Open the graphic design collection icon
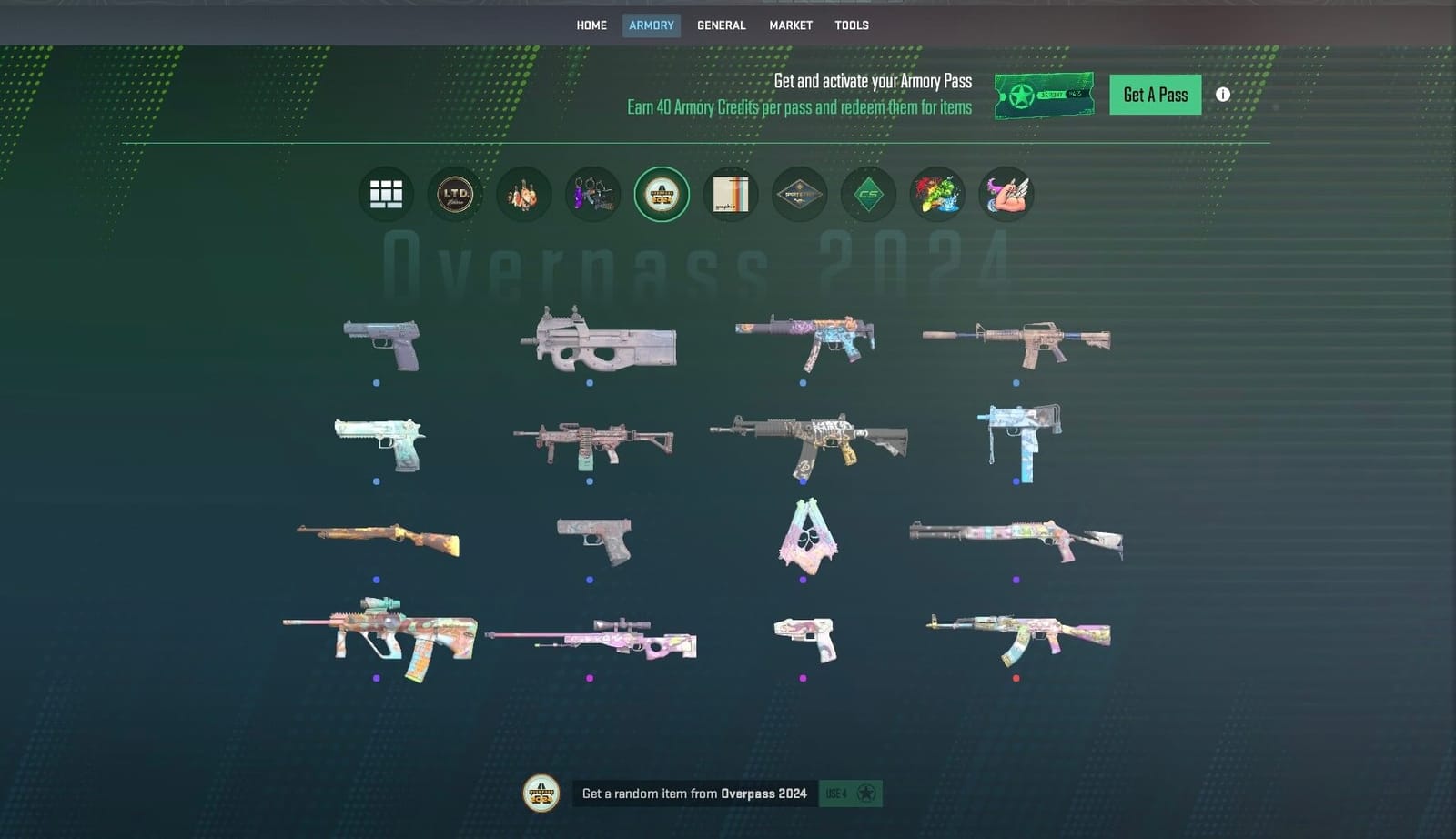The width and height of the screenshot is (1456, 839). tap(731, 194)
